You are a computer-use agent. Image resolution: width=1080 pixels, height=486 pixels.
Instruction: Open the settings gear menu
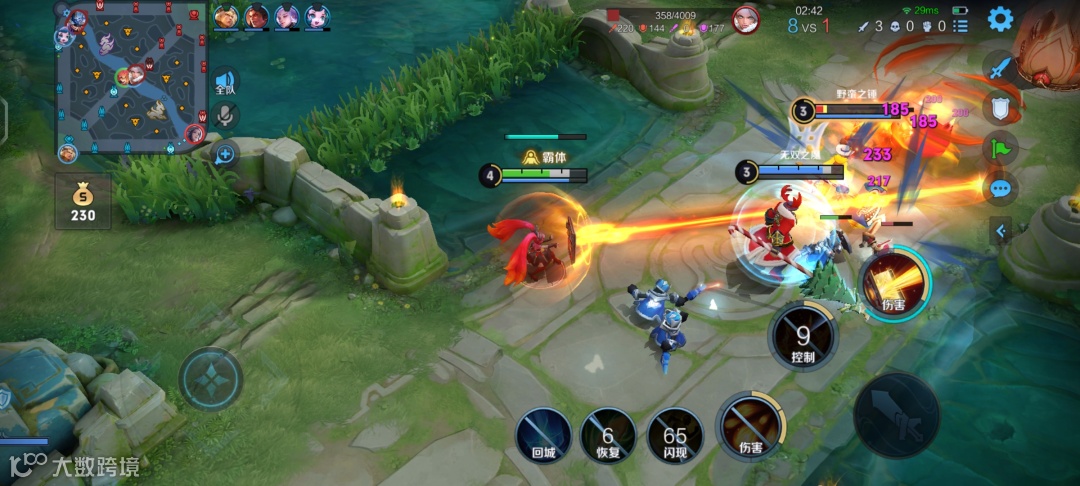(1000, 18)
